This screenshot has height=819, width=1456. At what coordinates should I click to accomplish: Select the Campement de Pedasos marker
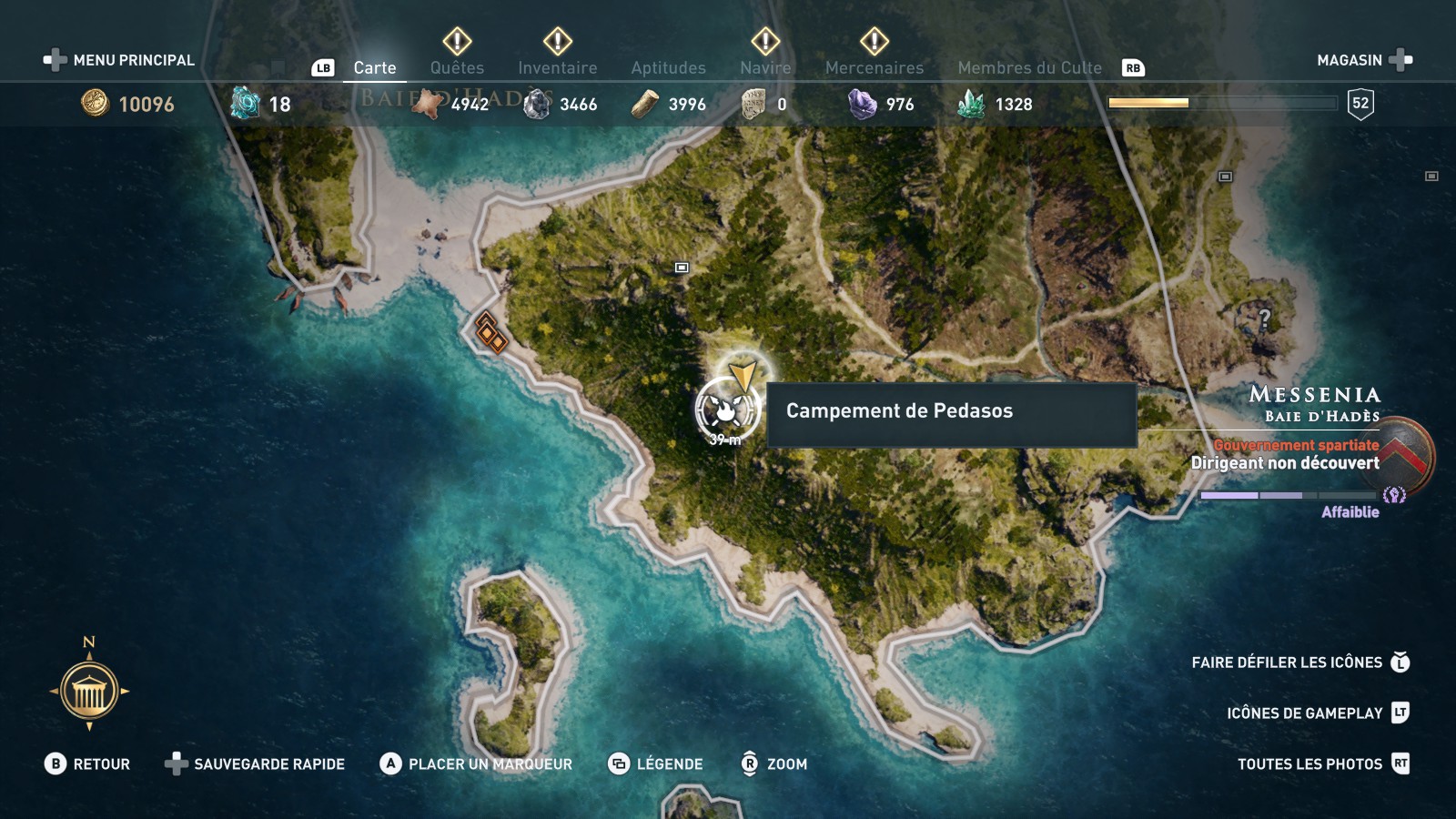point(726,410)
